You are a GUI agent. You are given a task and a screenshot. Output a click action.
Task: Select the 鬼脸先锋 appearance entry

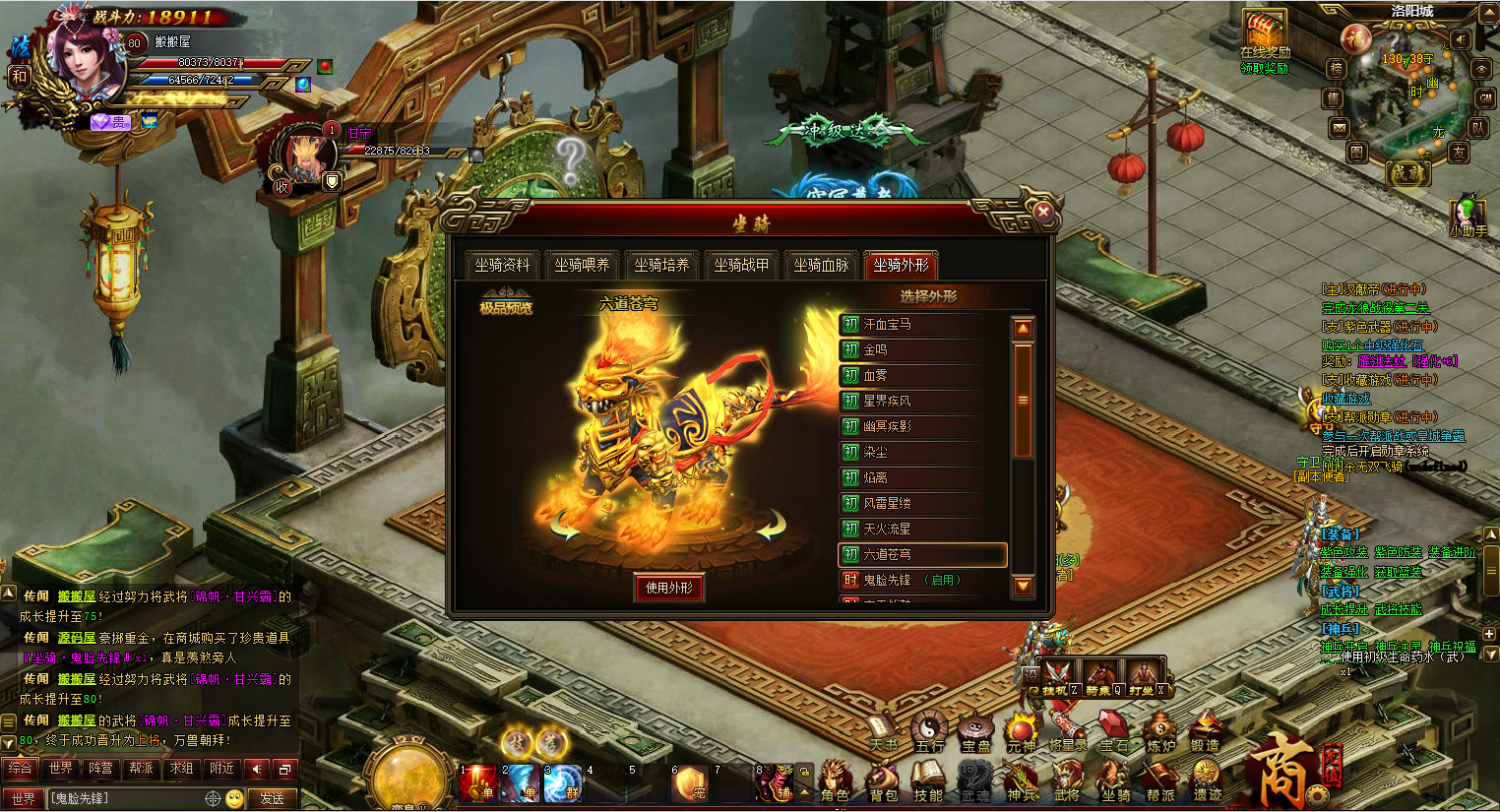887,580
